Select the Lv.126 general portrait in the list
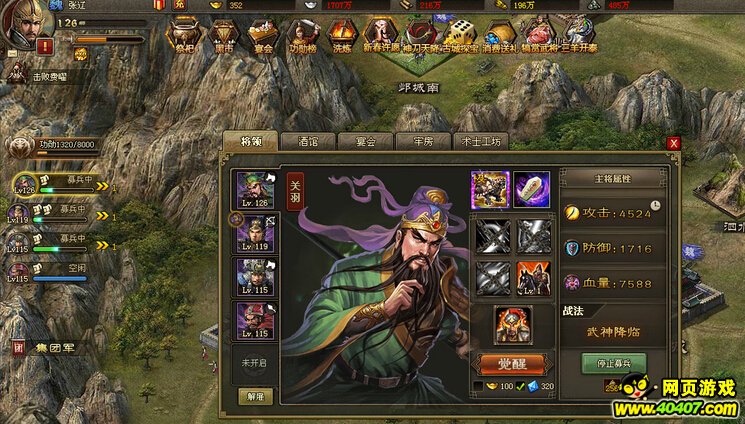This screenshot has height=424, width=745. pyautogui.click(x=254, y=191)
